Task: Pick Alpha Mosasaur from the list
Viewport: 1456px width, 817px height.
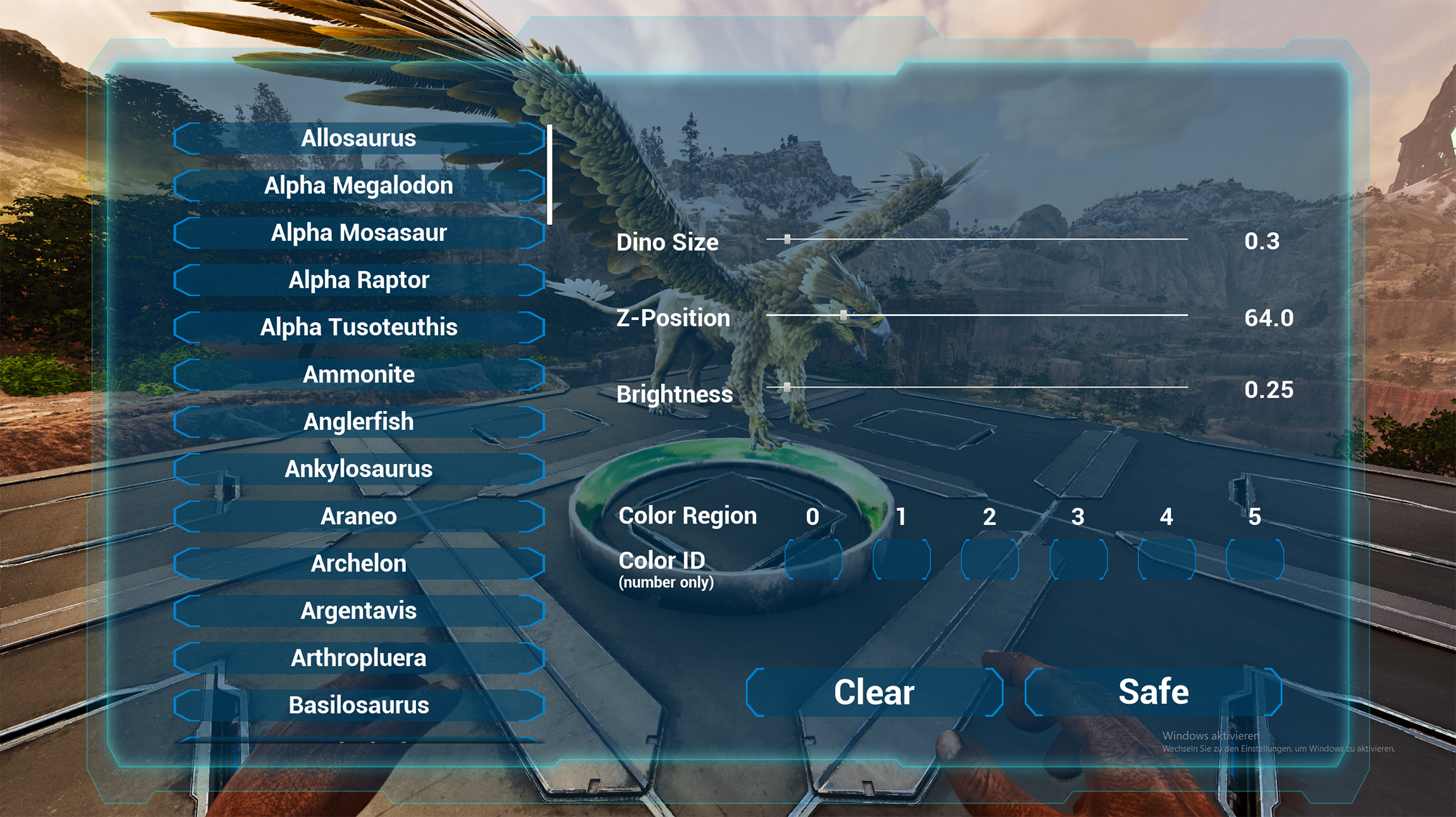Action: [x=358, y=233]
